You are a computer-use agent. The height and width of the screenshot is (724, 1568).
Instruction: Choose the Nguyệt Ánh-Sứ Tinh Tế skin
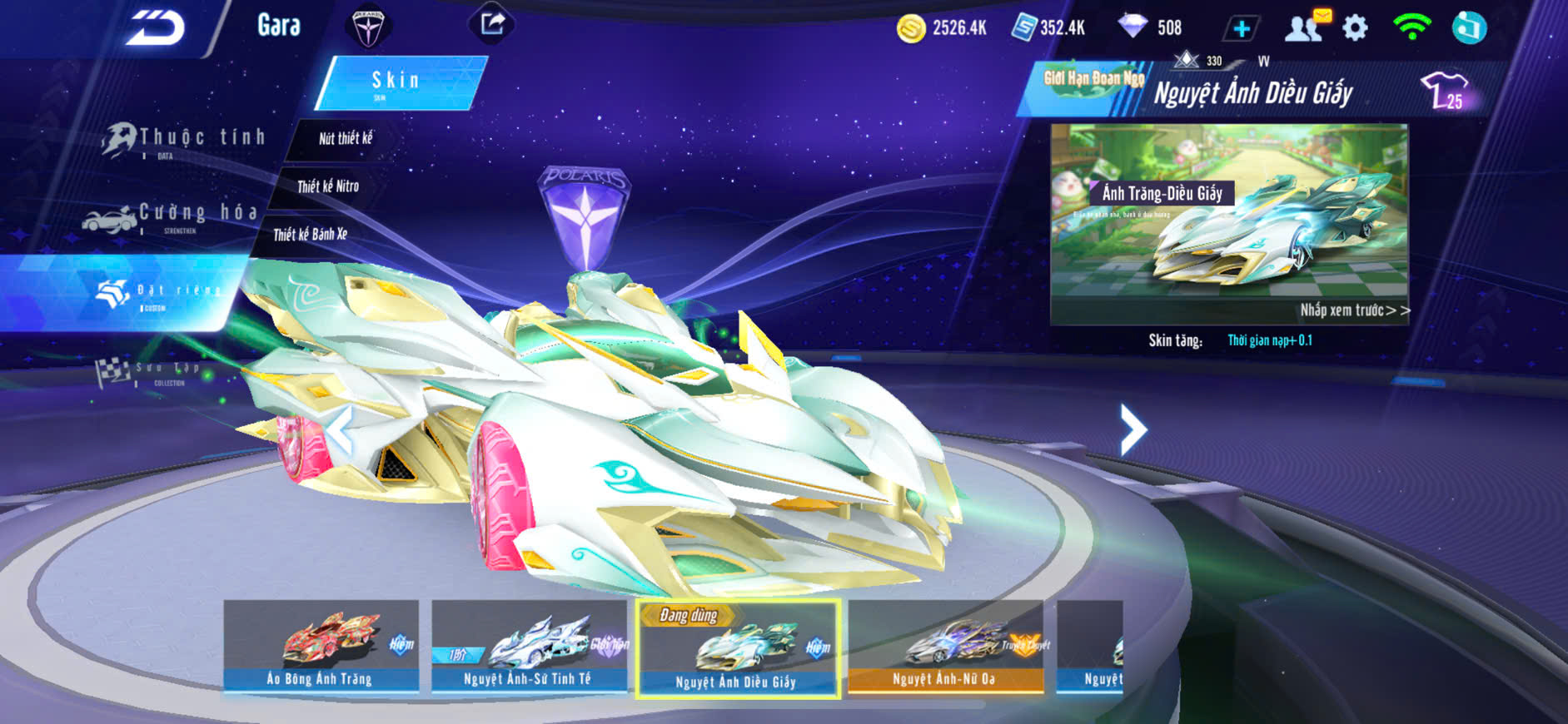pos(528,647)
